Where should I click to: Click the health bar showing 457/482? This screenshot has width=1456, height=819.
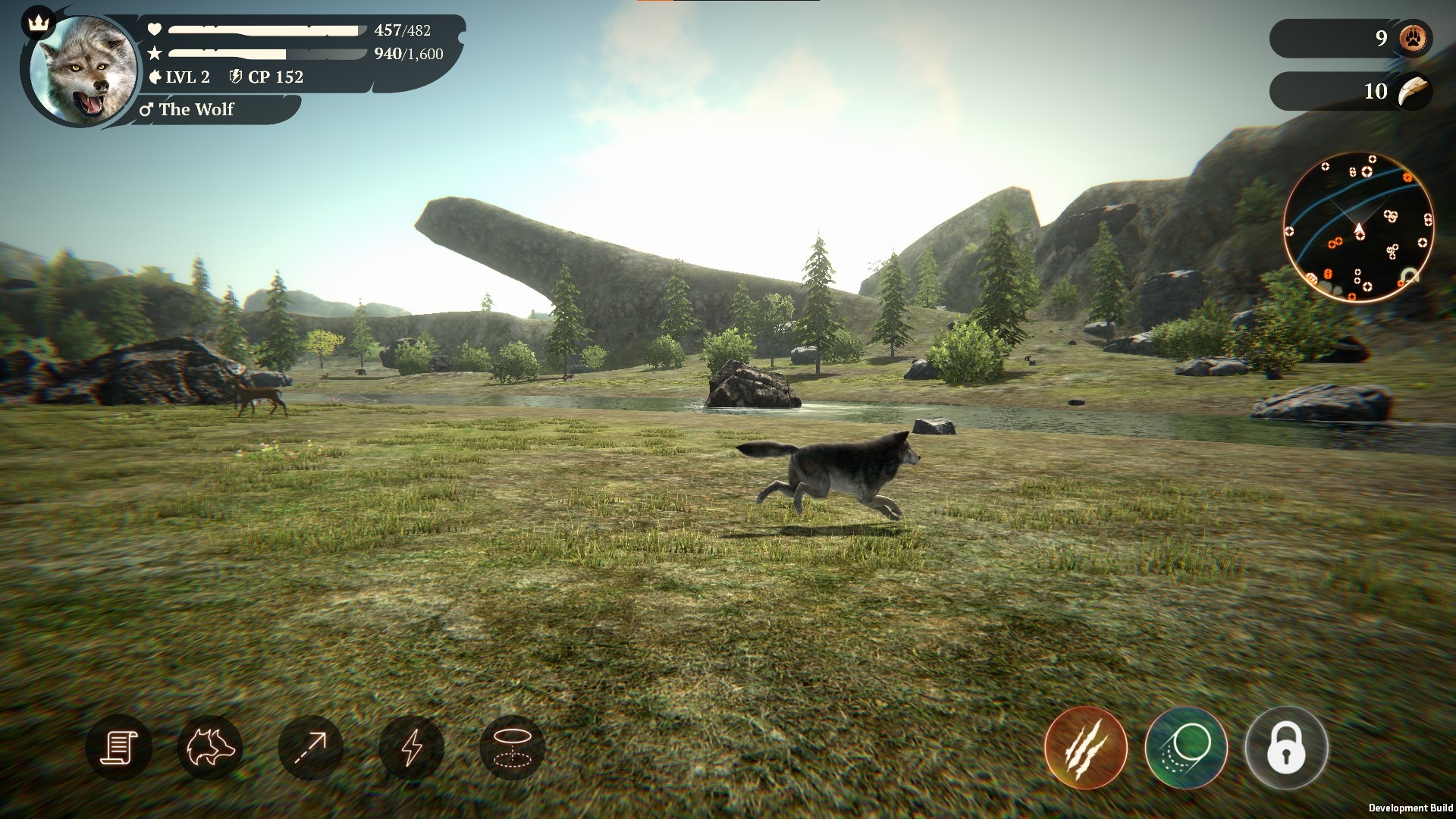click(x=265, y=31)
